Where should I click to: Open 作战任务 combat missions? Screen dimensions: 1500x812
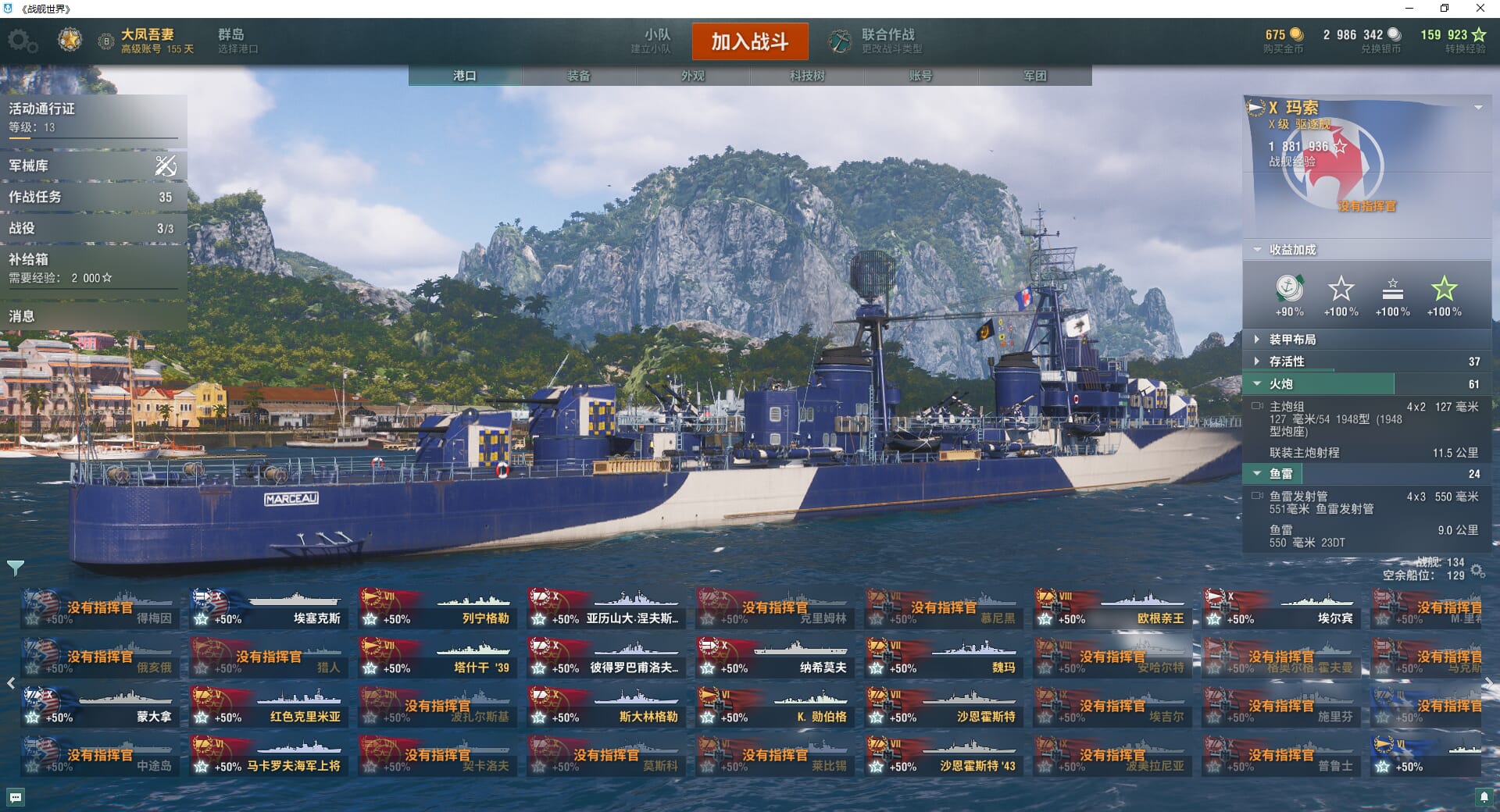tap(92, 197)
